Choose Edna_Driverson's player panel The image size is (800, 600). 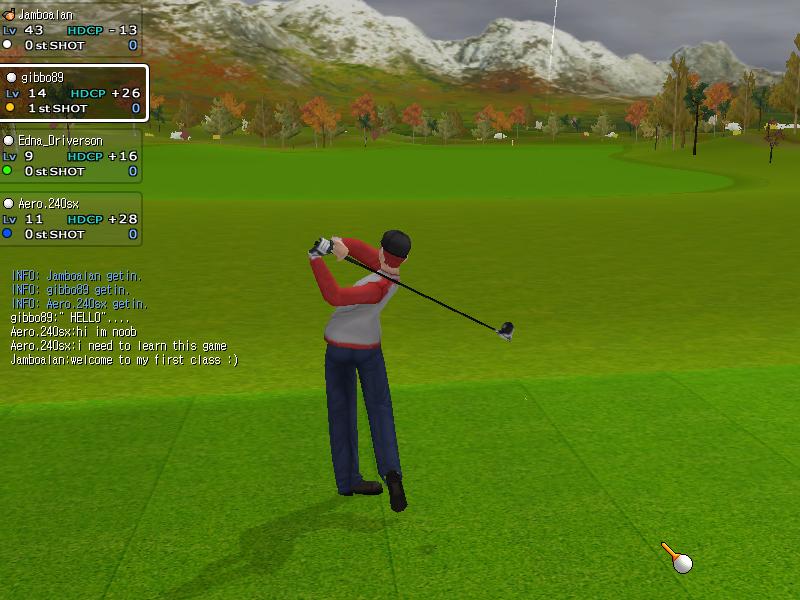(x=70, y=156)
